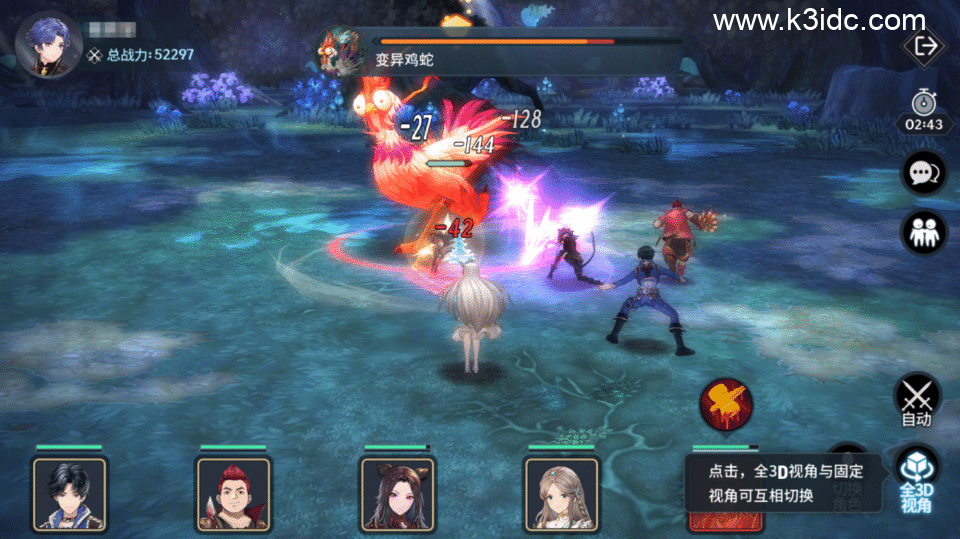
Task: Open the party members icon
Action: pos(921,232)
